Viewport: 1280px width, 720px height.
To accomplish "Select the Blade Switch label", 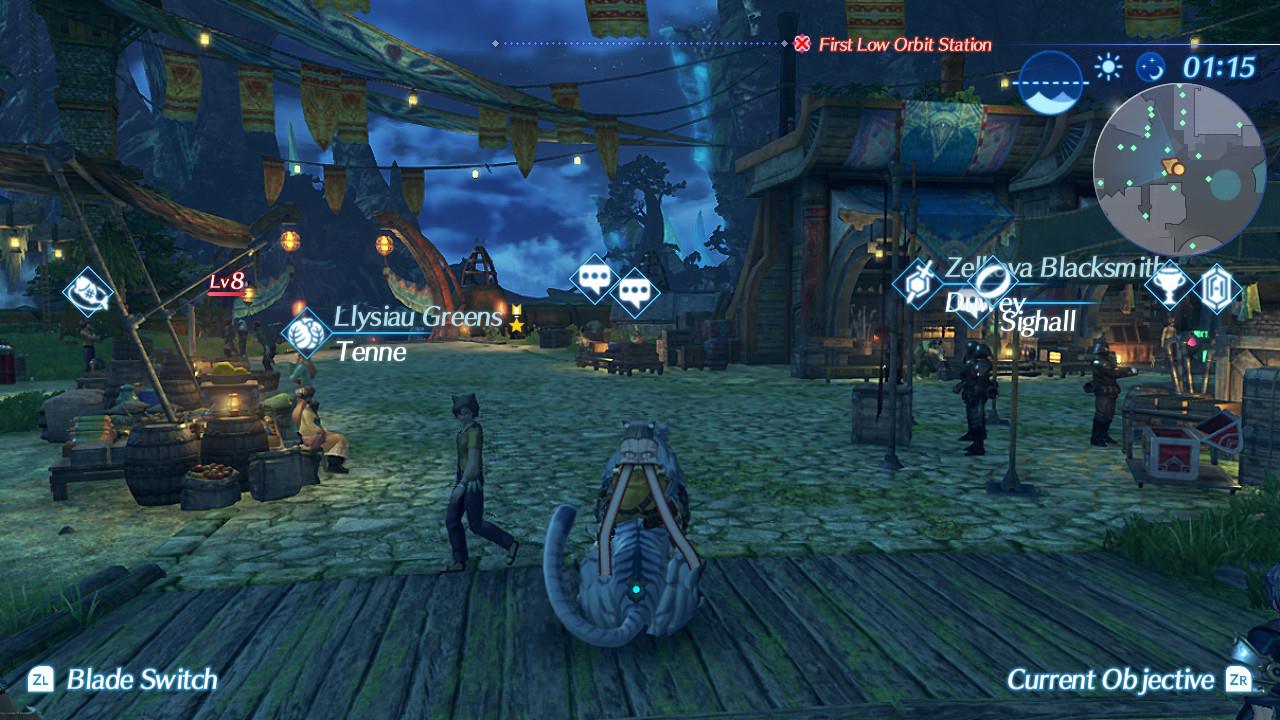I will click(141, 680).
